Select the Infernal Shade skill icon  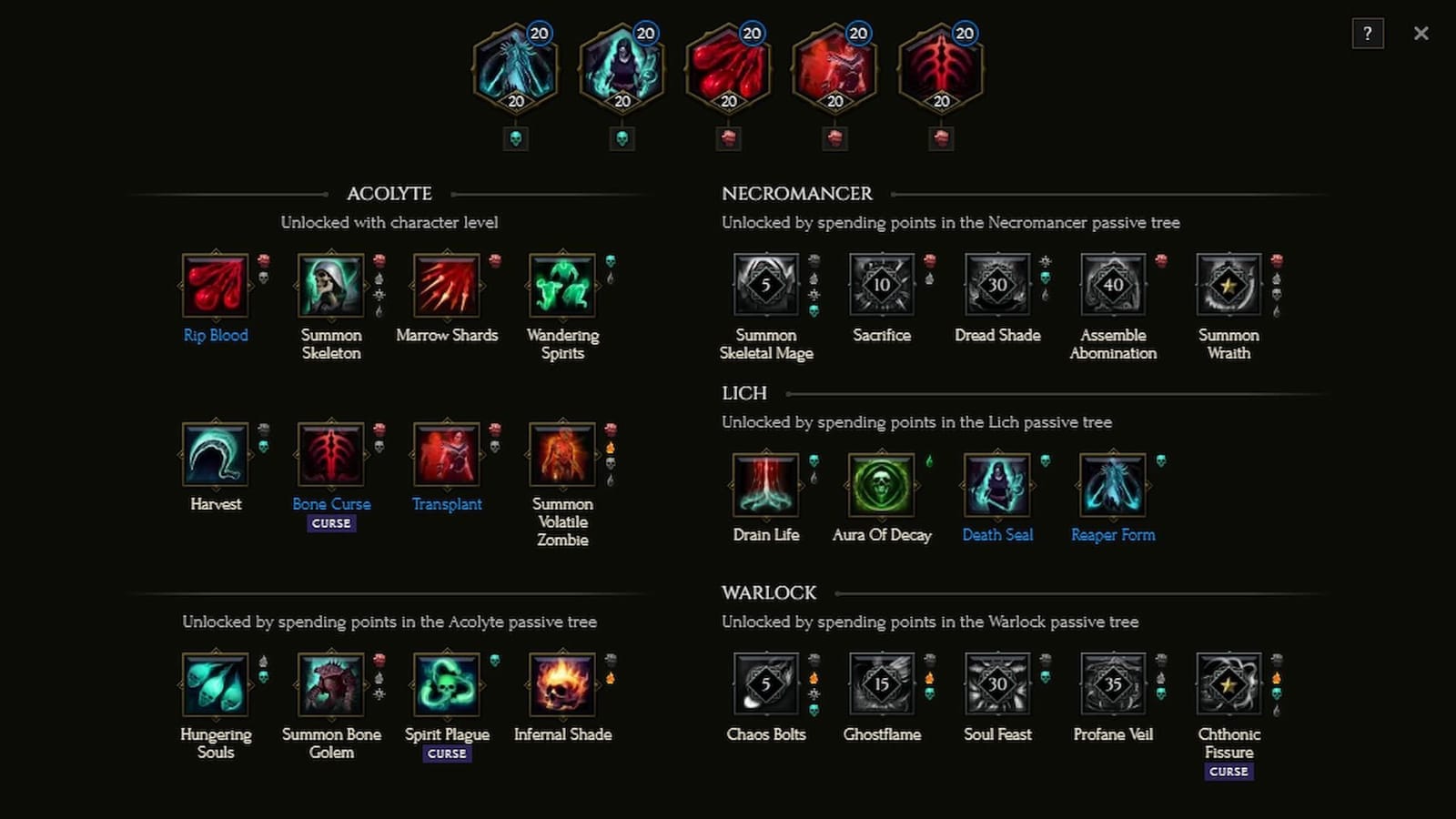562,685
